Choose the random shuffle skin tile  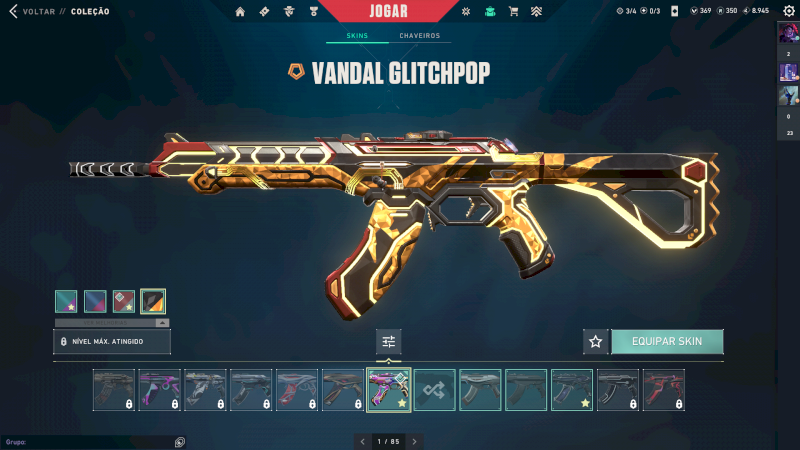click(x=435, y=390)
